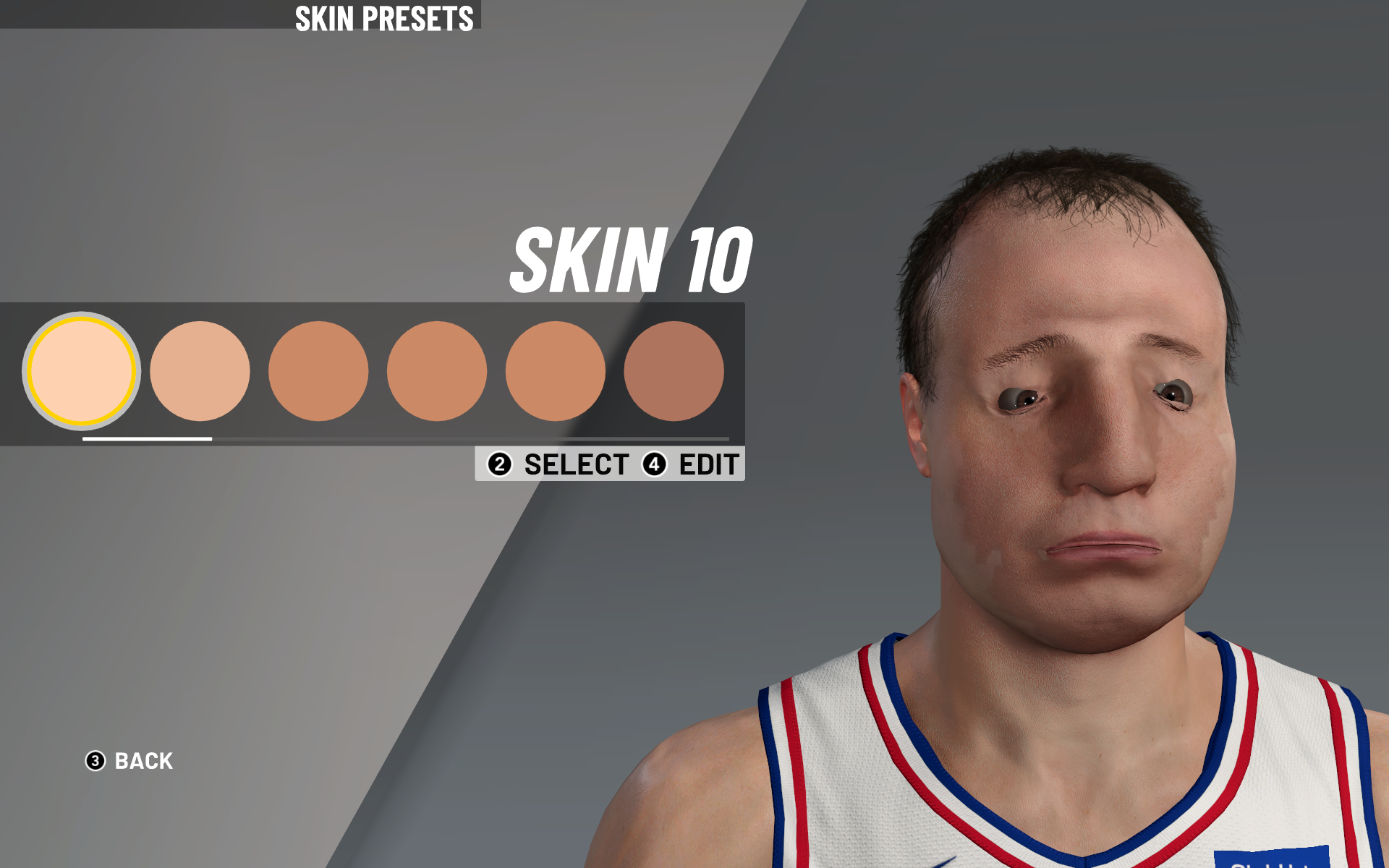Click the EDIT button
Viewport: 1389px width, 868px height.
click(x=709, y=465)
